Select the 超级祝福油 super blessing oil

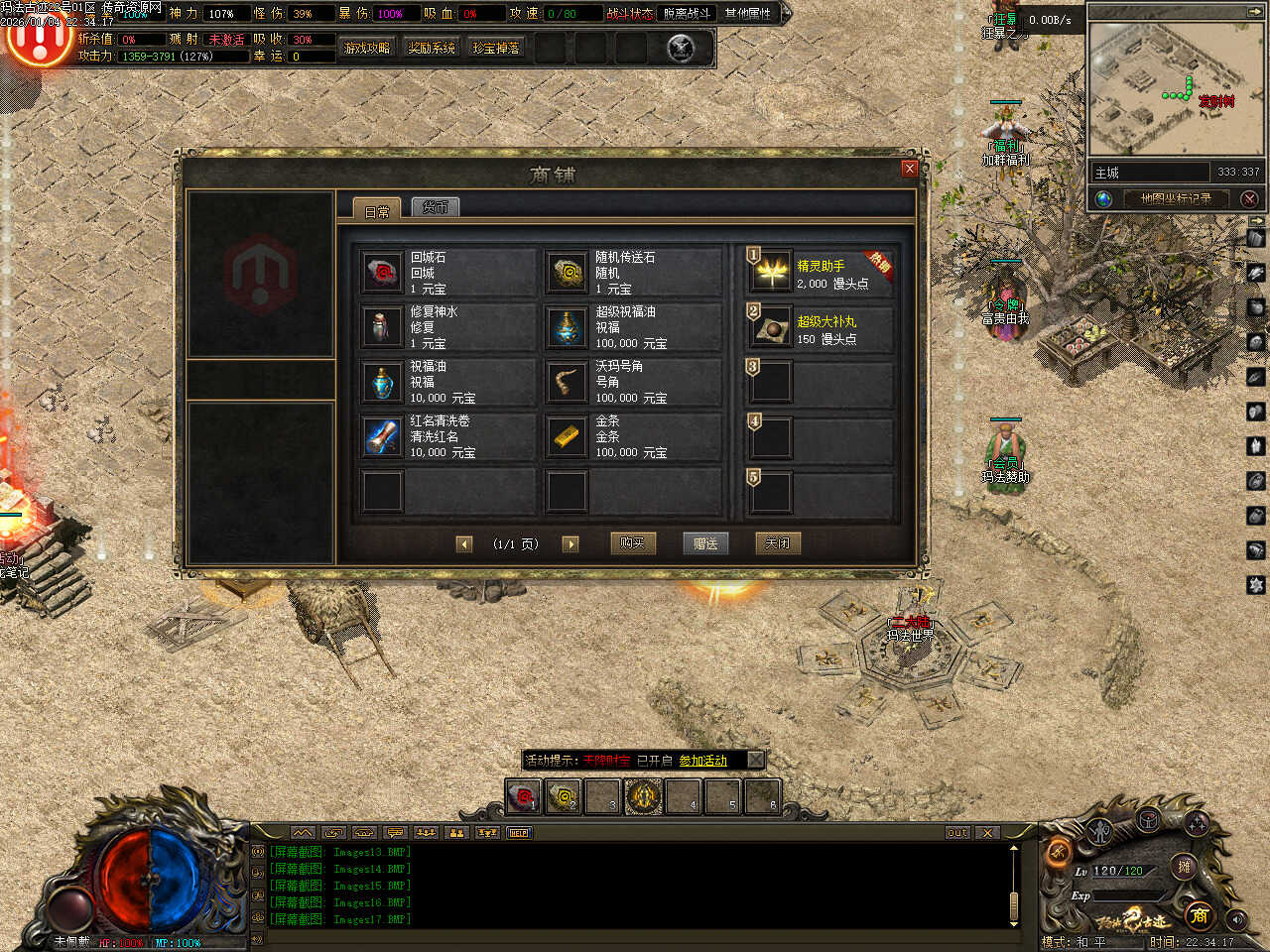[568, 327]
